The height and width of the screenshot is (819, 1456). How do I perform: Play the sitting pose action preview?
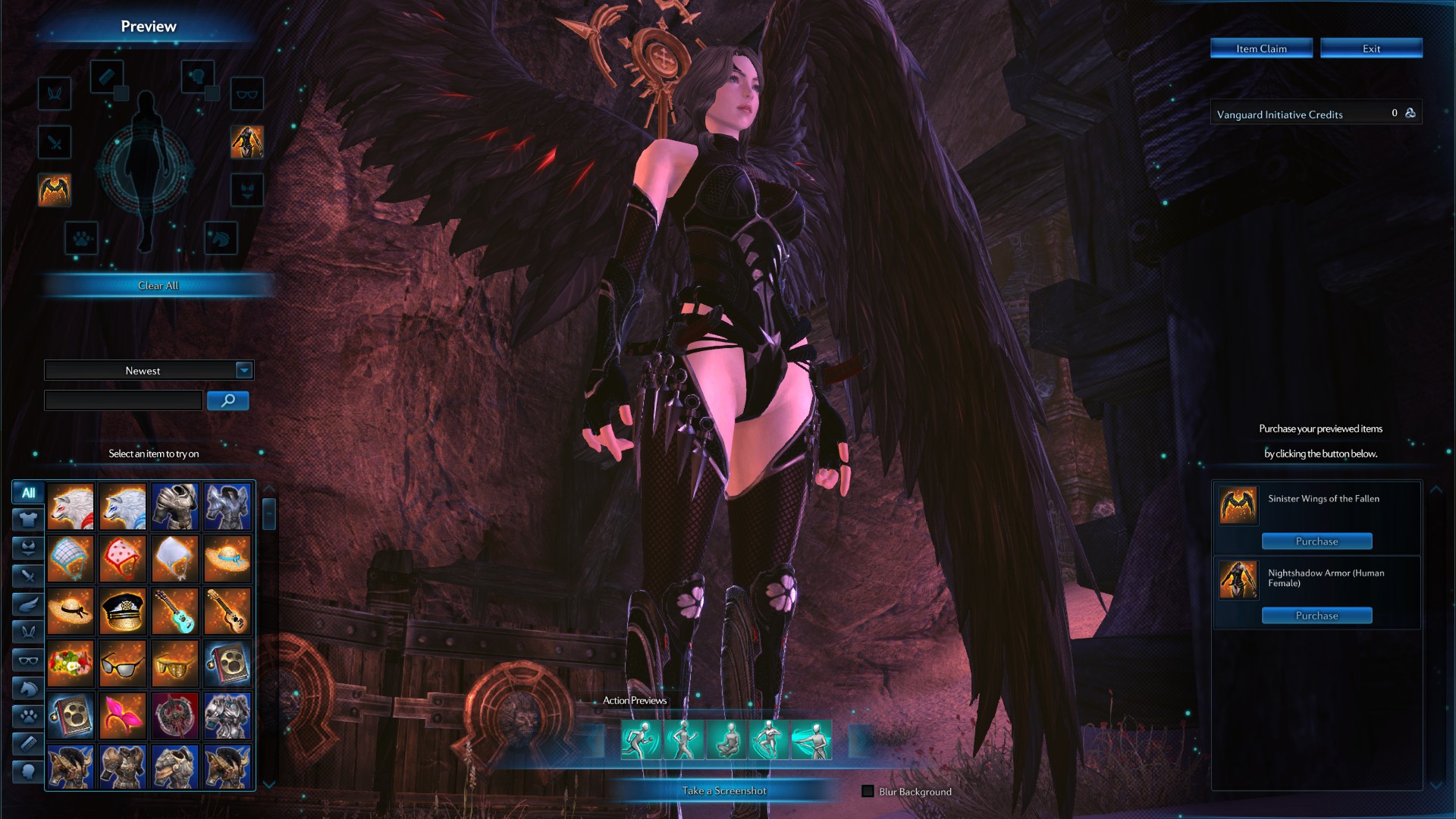[727, 740]
